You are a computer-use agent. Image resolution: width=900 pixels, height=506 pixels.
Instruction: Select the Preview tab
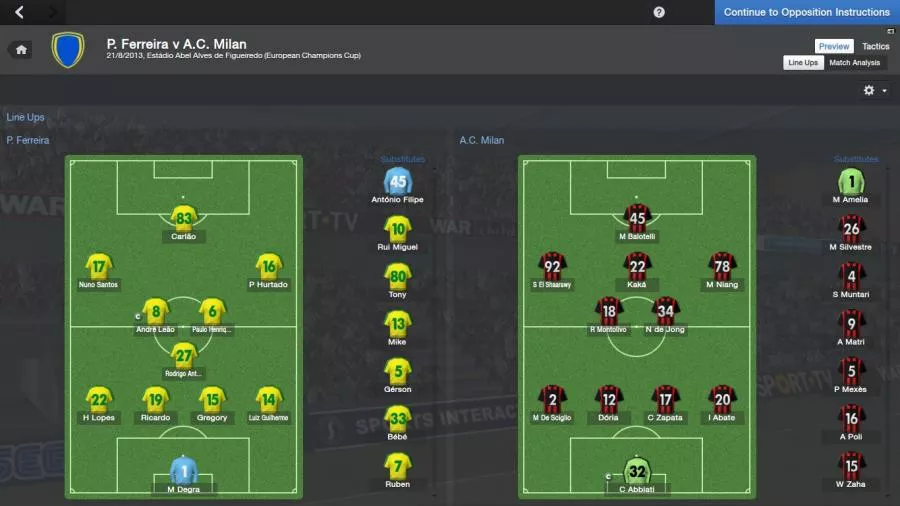[834, 46]
